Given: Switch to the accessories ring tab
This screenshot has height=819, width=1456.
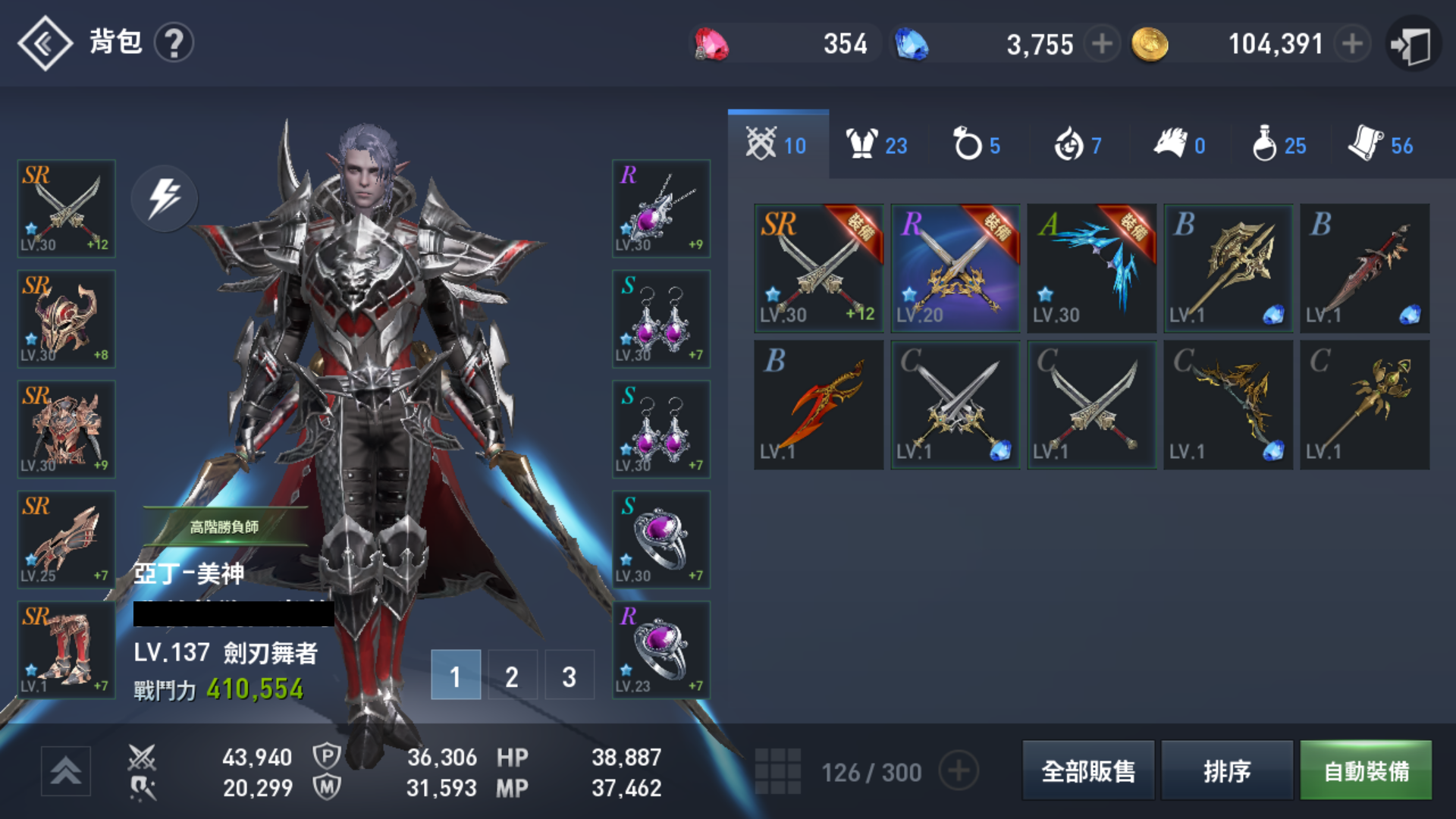Looking at the screenshot, I should 977,144.
